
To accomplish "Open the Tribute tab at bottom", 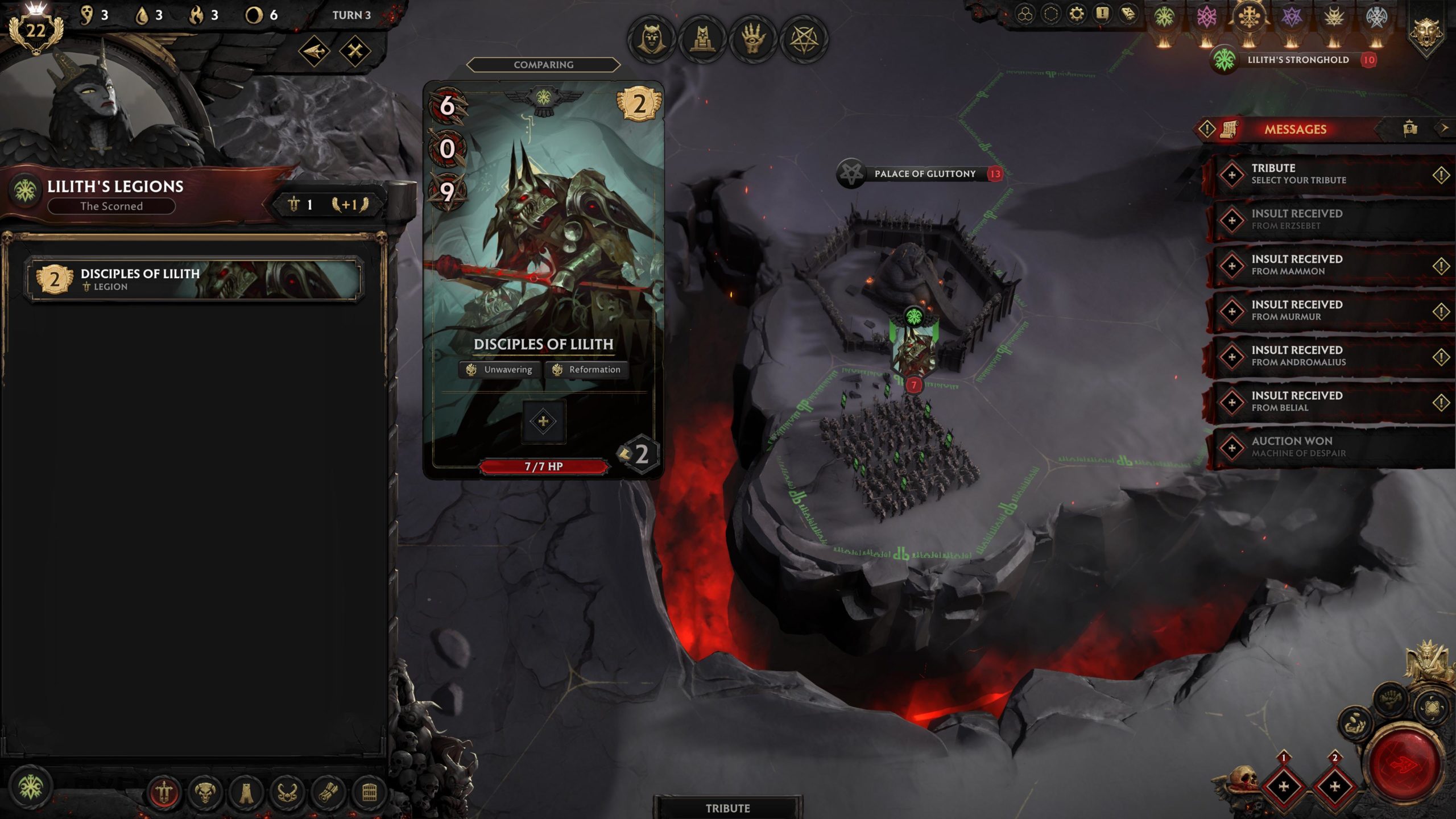I will pyautogui.click(x=727, y=808).
